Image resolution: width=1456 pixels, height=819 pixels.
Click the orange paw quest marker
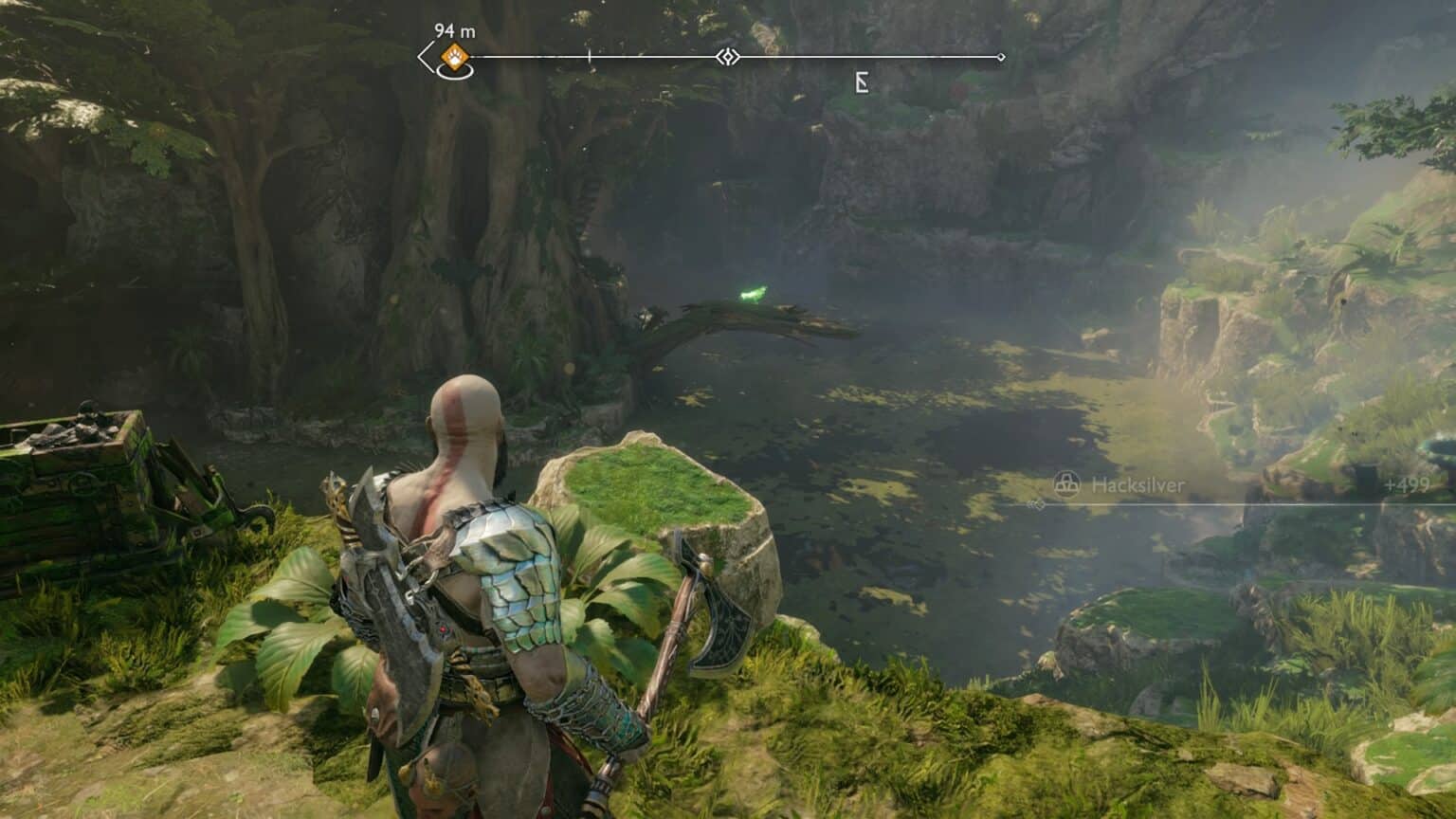tap(456, 57)
